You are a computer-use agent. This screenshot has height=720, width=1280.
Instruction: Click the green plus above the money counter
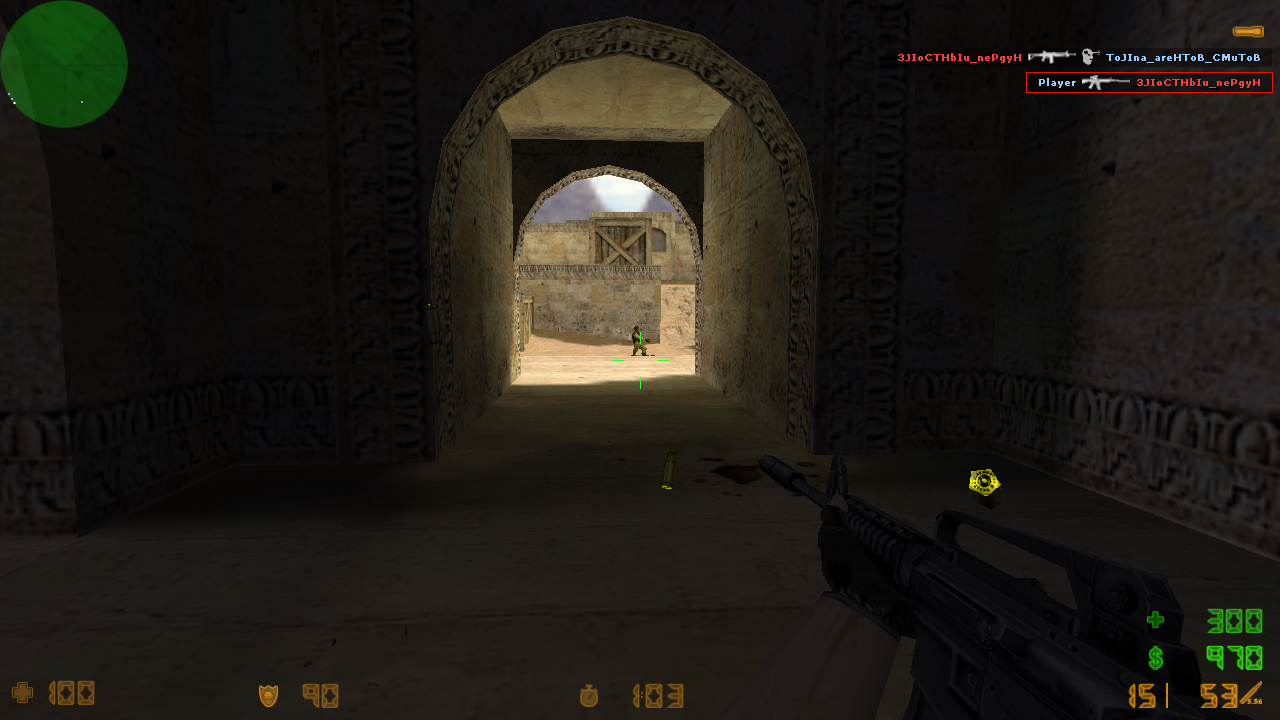(x=1155, y=620)
